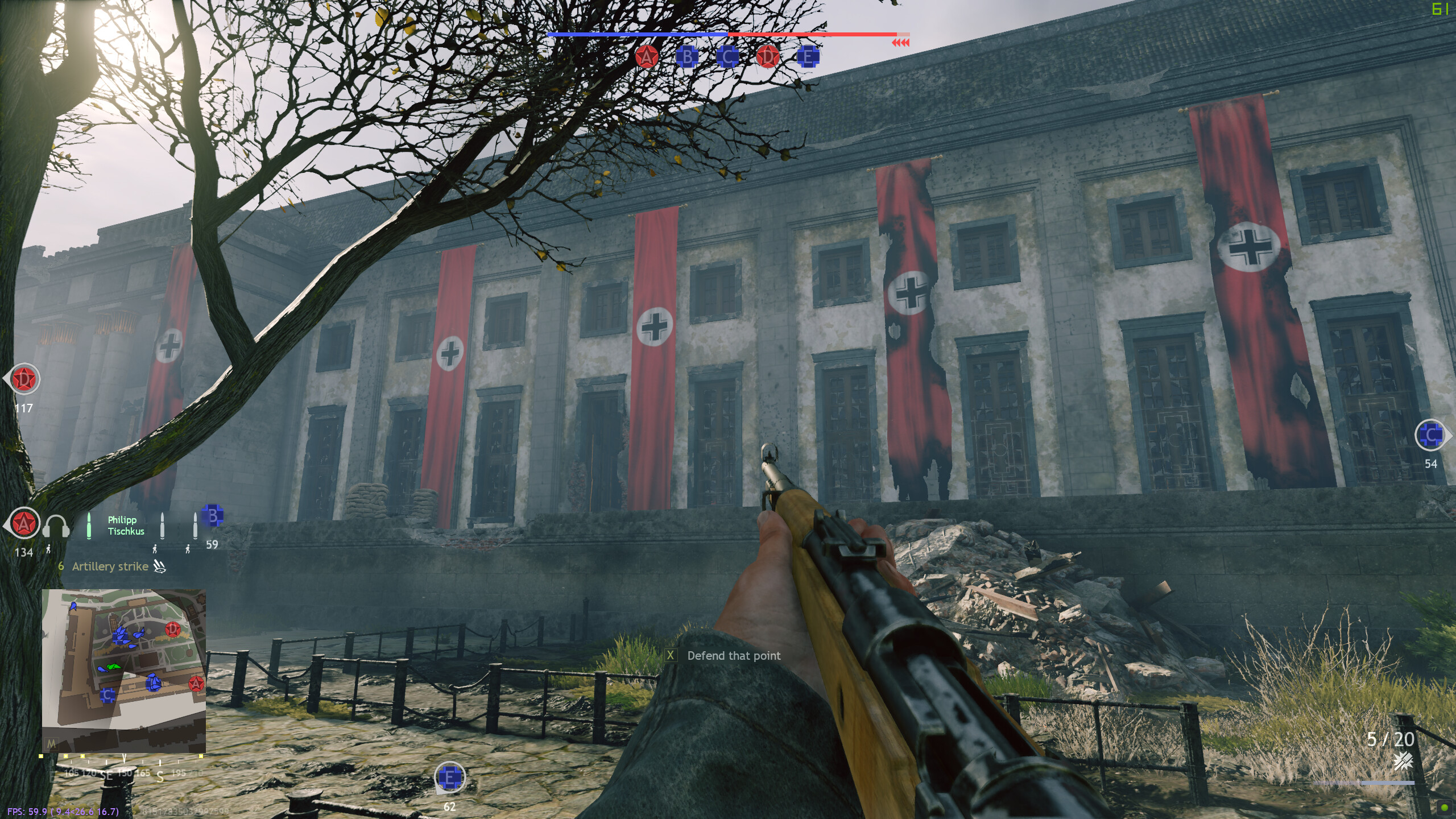Click the C waypoint marker showing 54
The height and width of the screenshot is (819, 1456).
pyautogui.click(x=1430, y=436)
